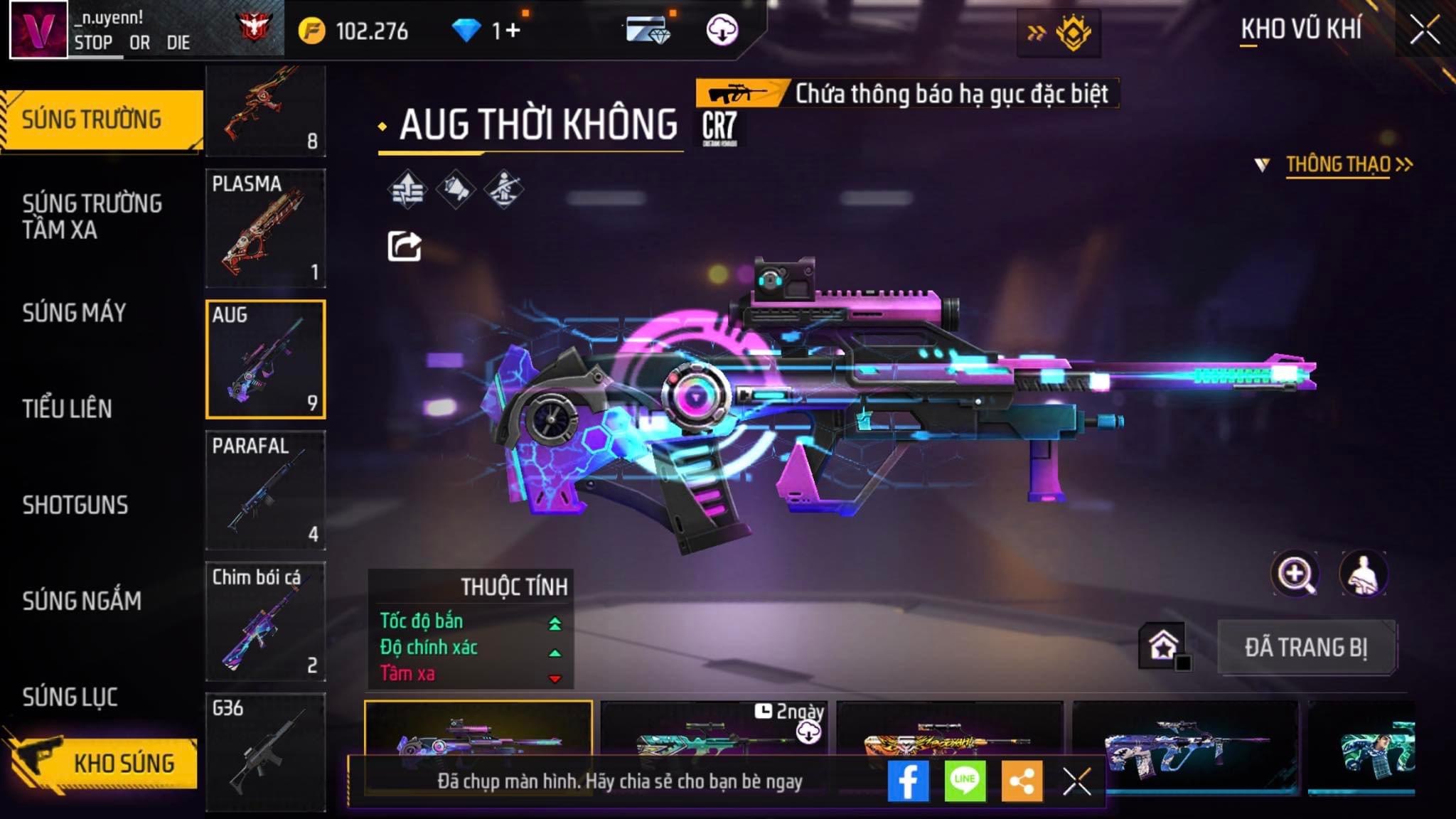Screen dimensions: 1456x819
Task: Add diamonds with the plus button
Action: pyautogui.click(x=513, y=30)
